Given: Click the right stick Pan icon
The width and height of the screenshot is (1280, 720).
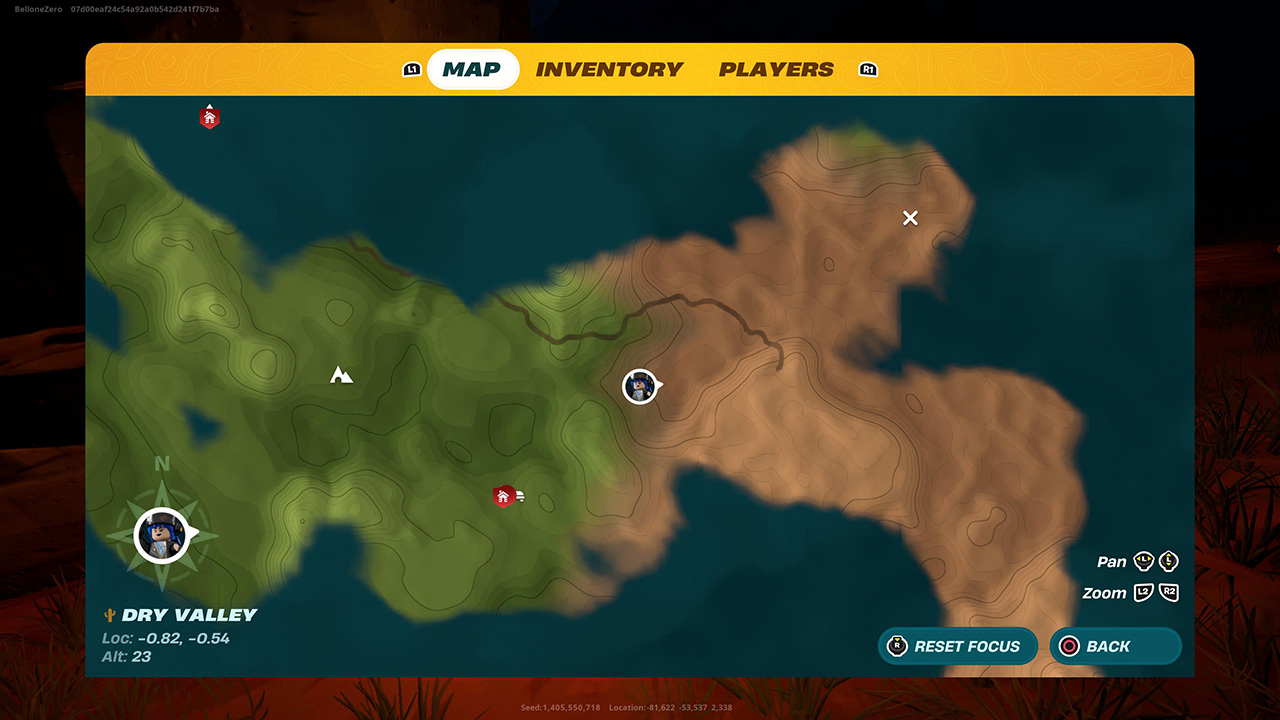Looking at the screenshot, I should [1169, 562].
